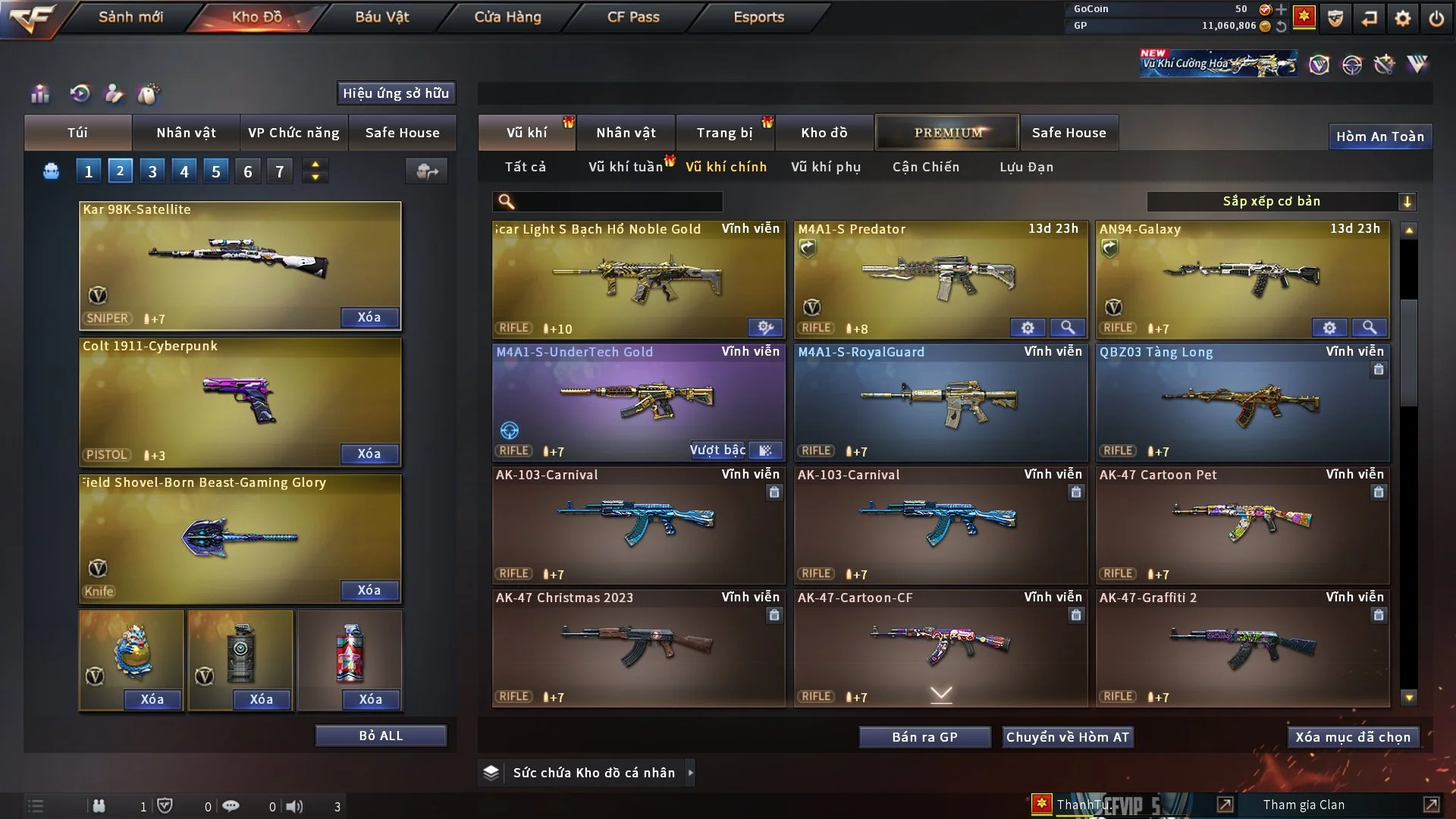Click the weapon search field
Image resolution: width=1456 pixels, height=819 pixels.
[x=618, y=202]
